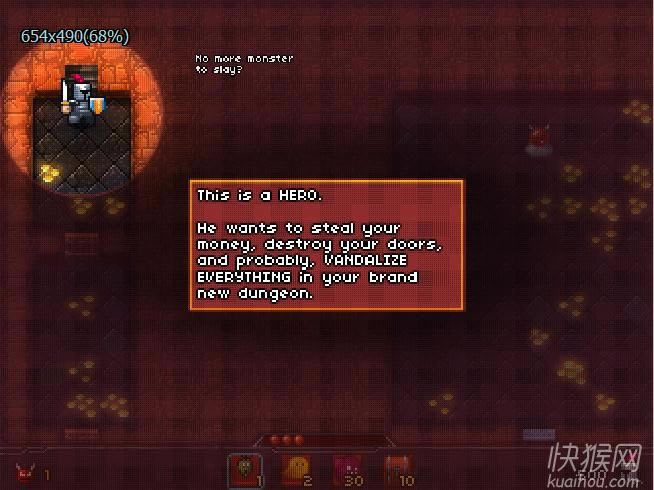Select the highlighted monster slot costing 1
The width and height of the screenshot is (654, 490).
tap(245, 470)
